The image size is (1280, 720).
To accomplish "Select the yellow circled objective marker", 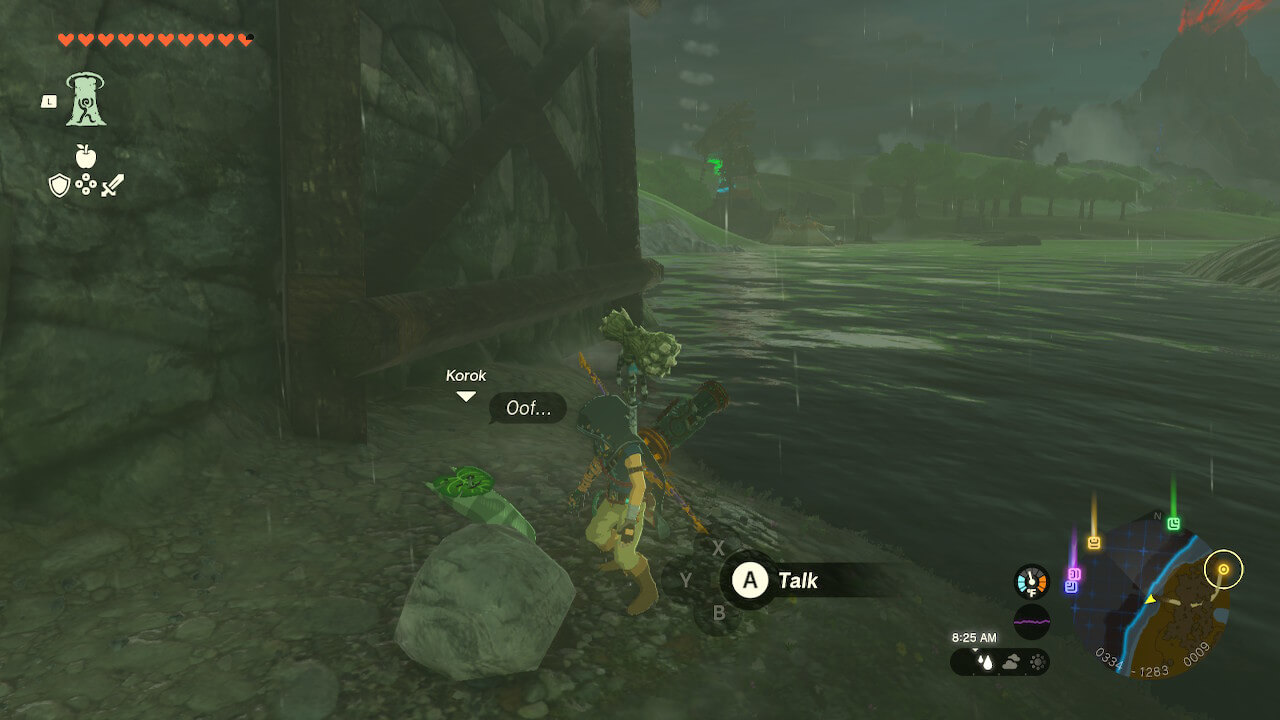I will pyautogui.click(x=1223, y=570).
